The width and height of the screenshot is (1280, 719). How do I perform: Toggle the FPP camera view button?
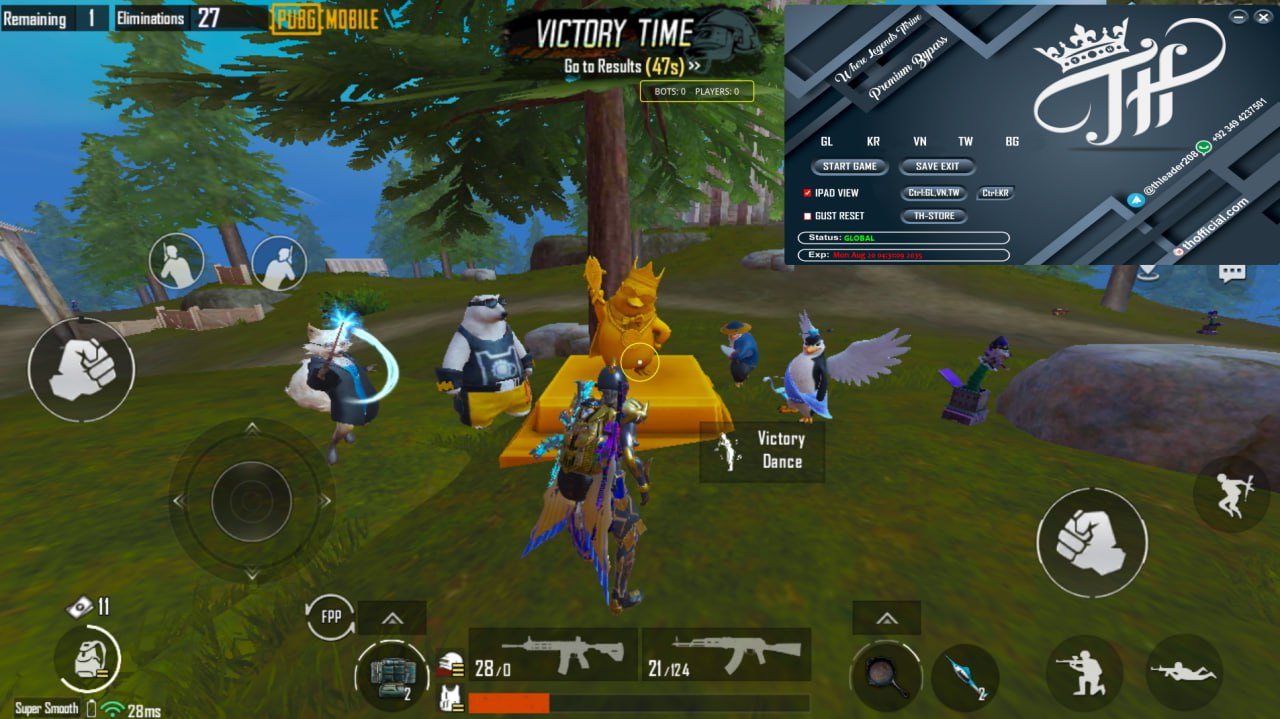[331, 617]
